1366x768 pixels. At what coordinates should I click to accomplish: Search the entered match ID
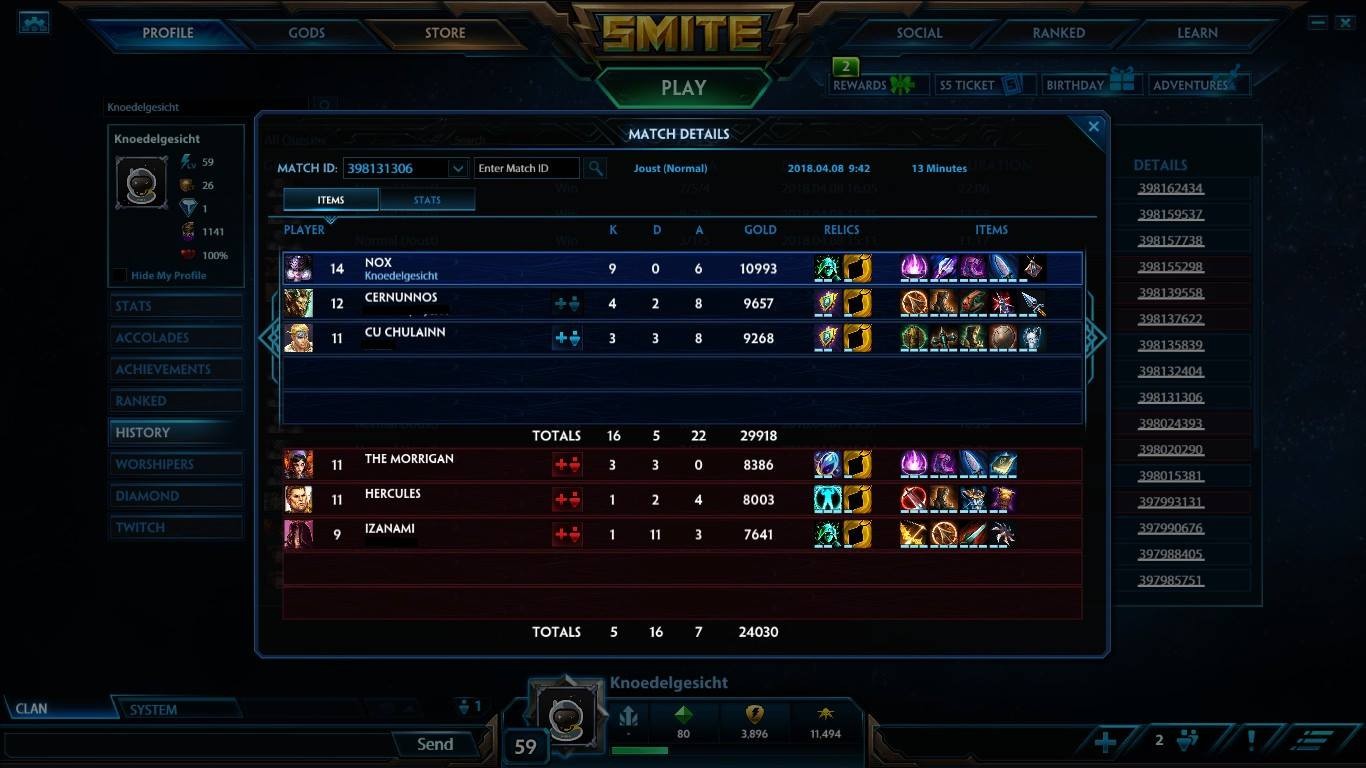[x=594, y=168]
